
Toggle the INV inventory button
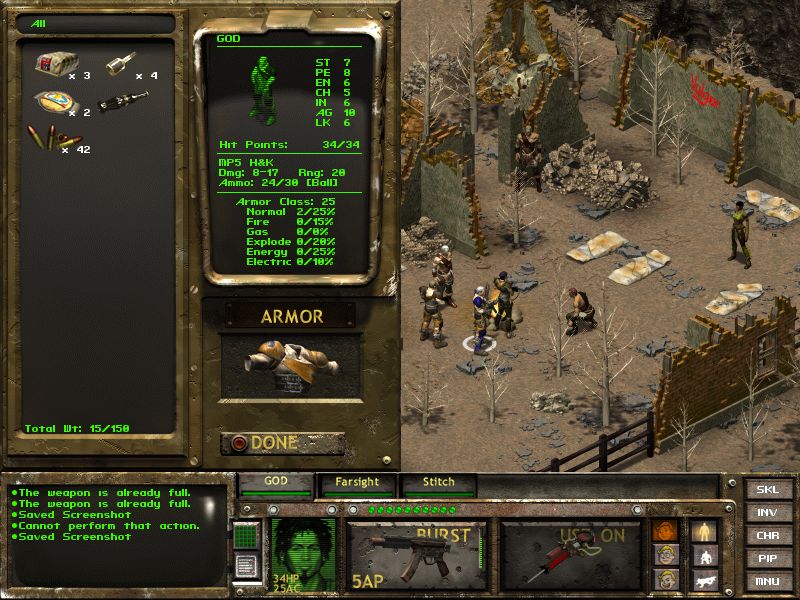[767, 512]
